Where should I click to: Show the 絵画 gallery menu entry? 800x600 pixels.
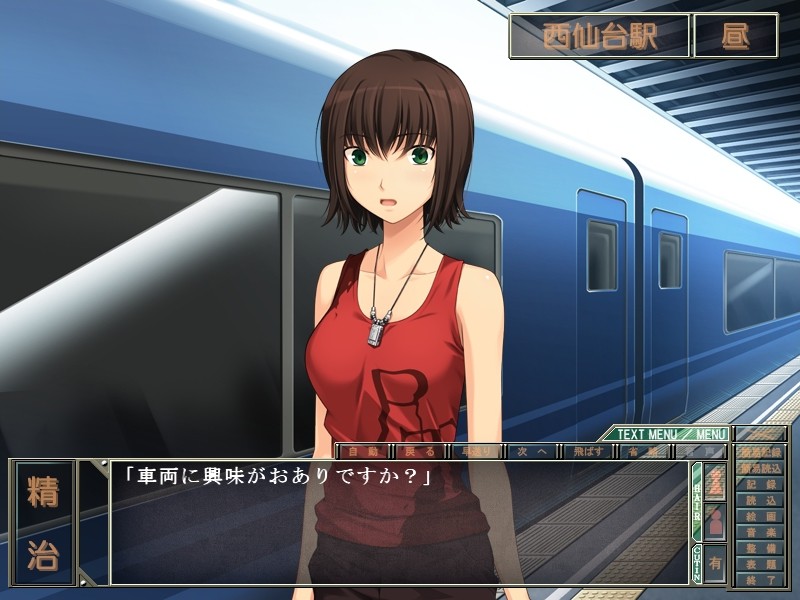coord(761,515)
